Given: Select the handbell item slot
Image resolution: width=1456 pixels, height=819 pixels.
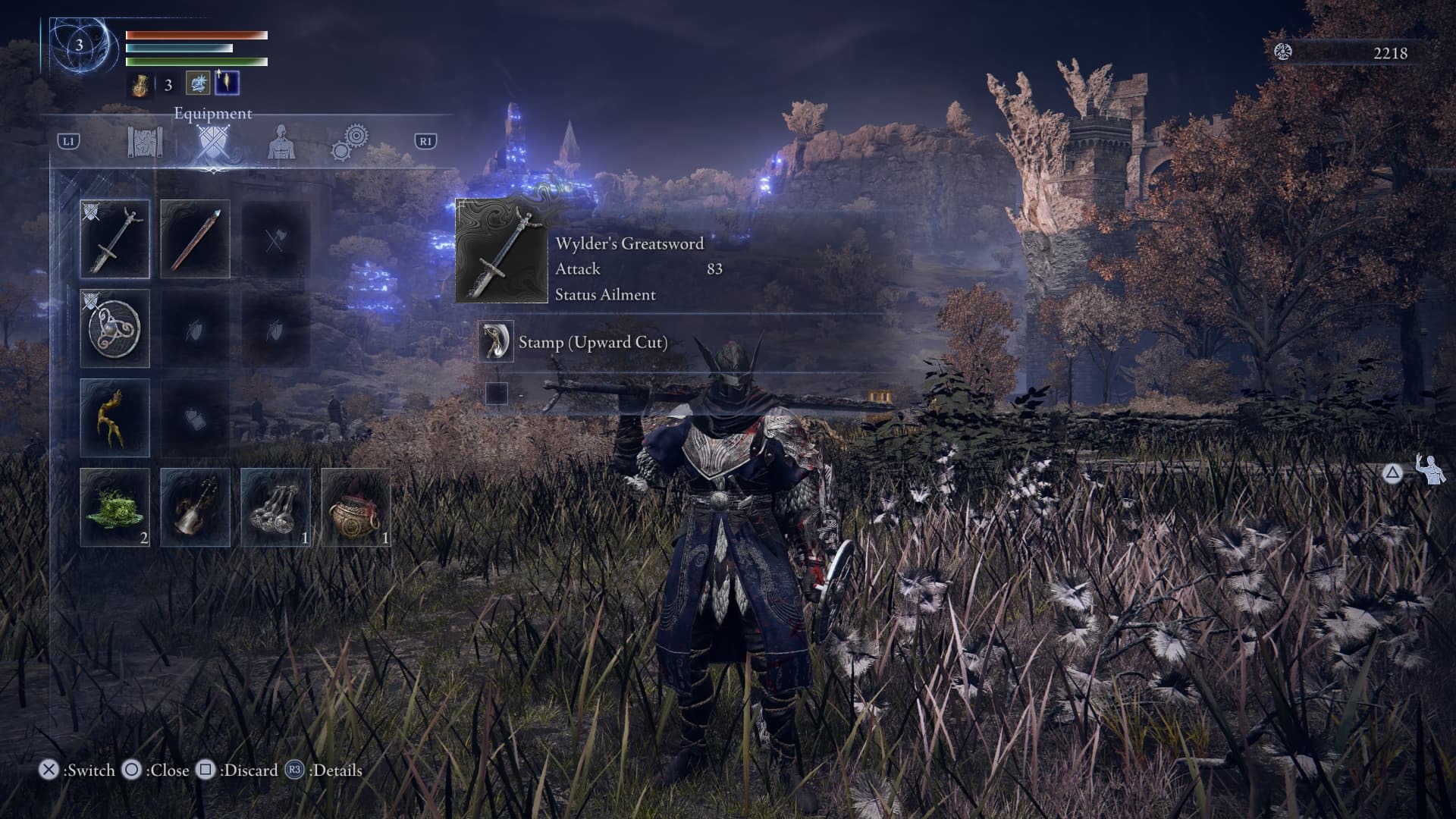Looking at the screenshot, I should click(195, 507).
